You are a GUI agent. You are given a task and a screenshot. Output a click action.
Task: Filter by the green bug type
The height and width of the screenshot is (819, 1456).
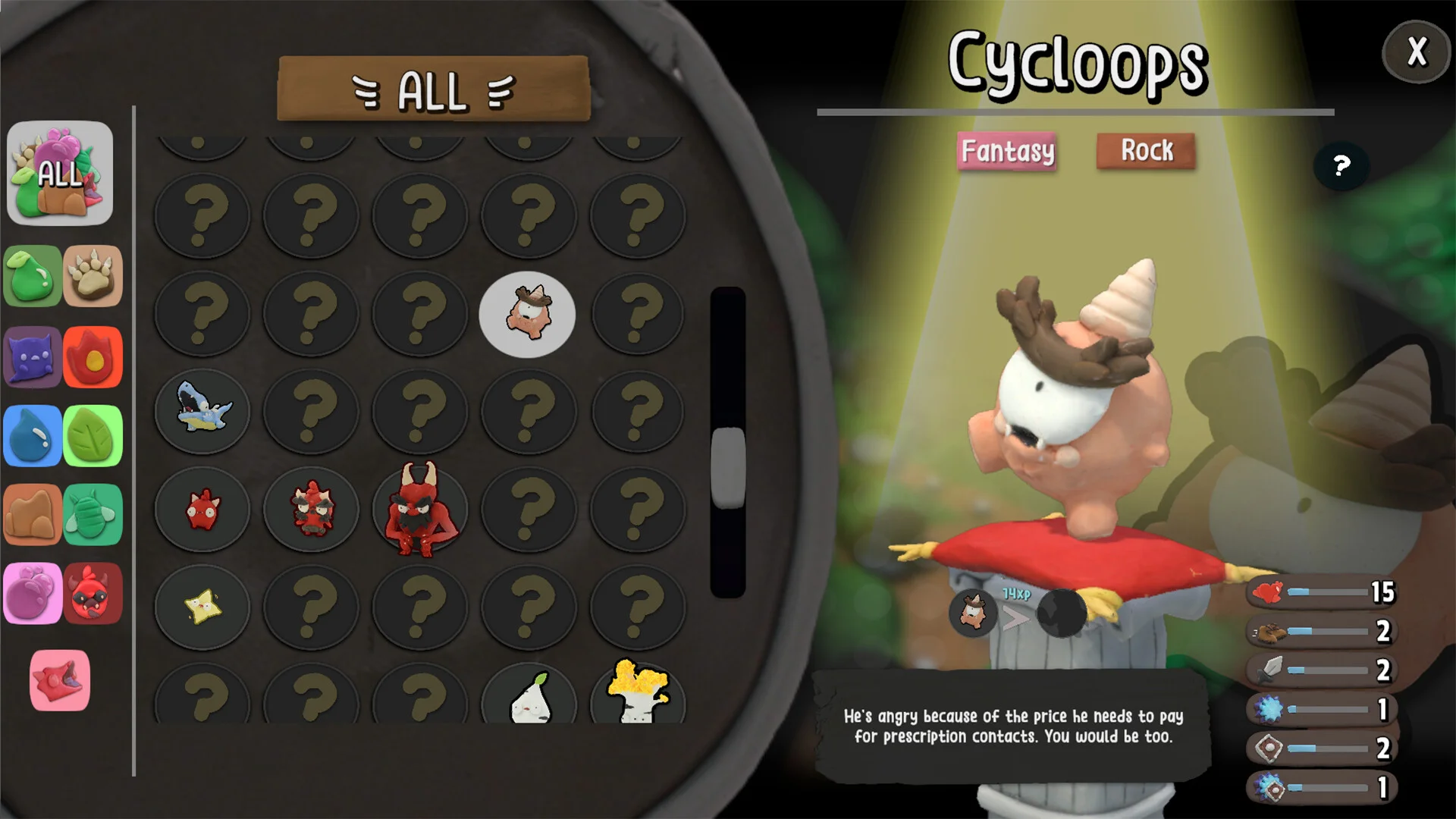pyautogui.click(x=93, y=515)
